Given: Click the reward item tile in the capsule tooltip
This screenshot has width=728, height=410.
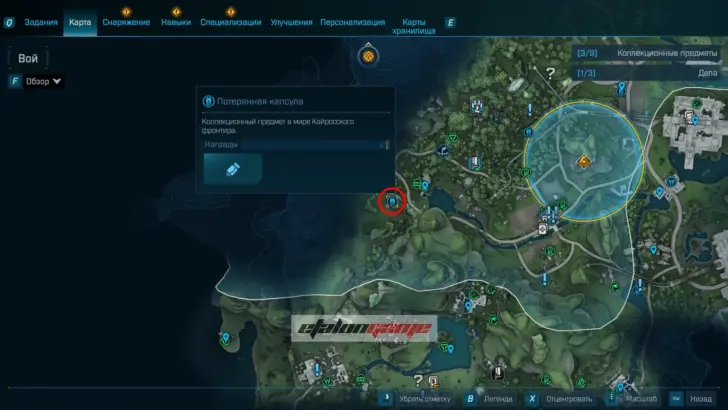Looking at the screenshot, I should point(232,169).
